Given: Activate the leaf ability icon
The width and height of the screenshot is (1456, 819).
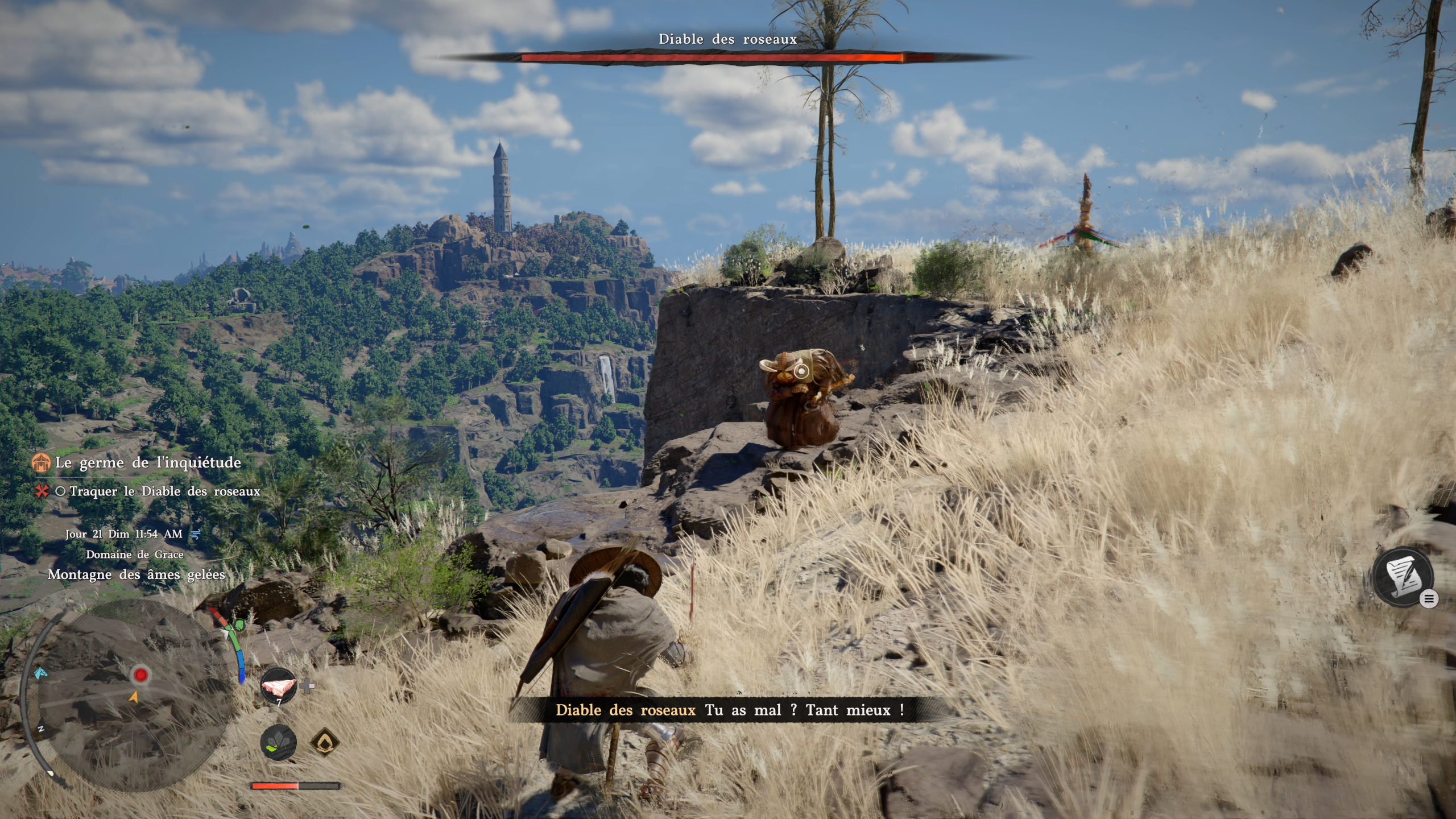Looking at the screenshot, I should pos(278,742).
